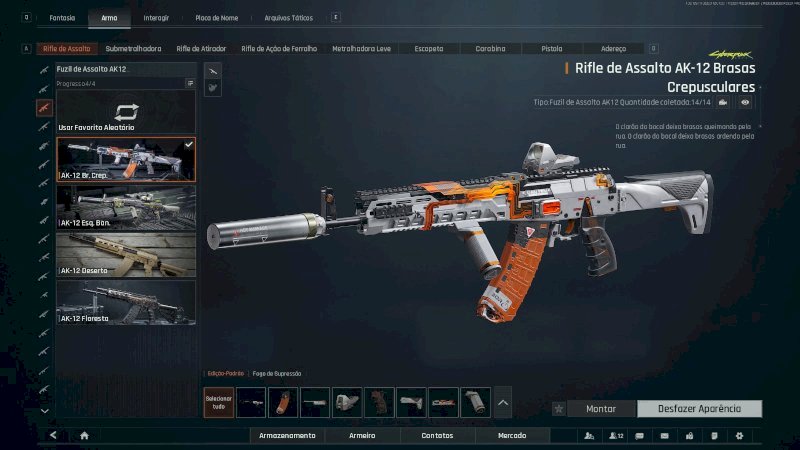Open the Arquivos Táticos tab
This screenshot has width=800, height=450.
tap(288, 18)
